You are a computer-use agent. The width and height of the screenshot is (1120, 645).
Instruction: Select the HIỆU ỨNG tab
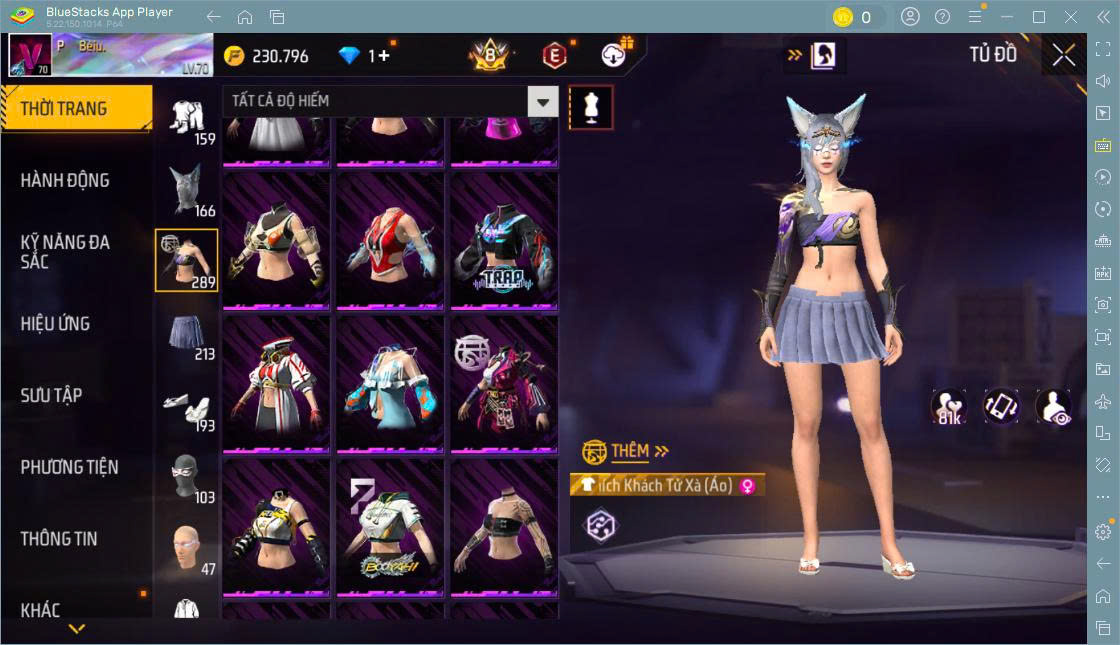coord(56,324)
